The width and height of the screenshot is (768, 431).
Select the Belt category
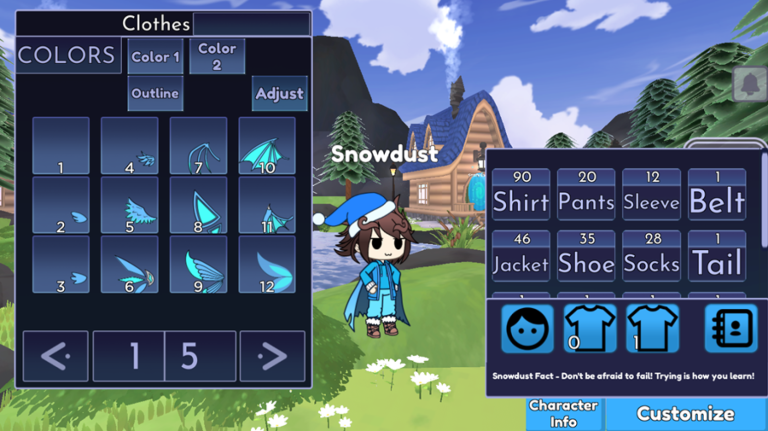pyautogui.click(x=717, y=194)
